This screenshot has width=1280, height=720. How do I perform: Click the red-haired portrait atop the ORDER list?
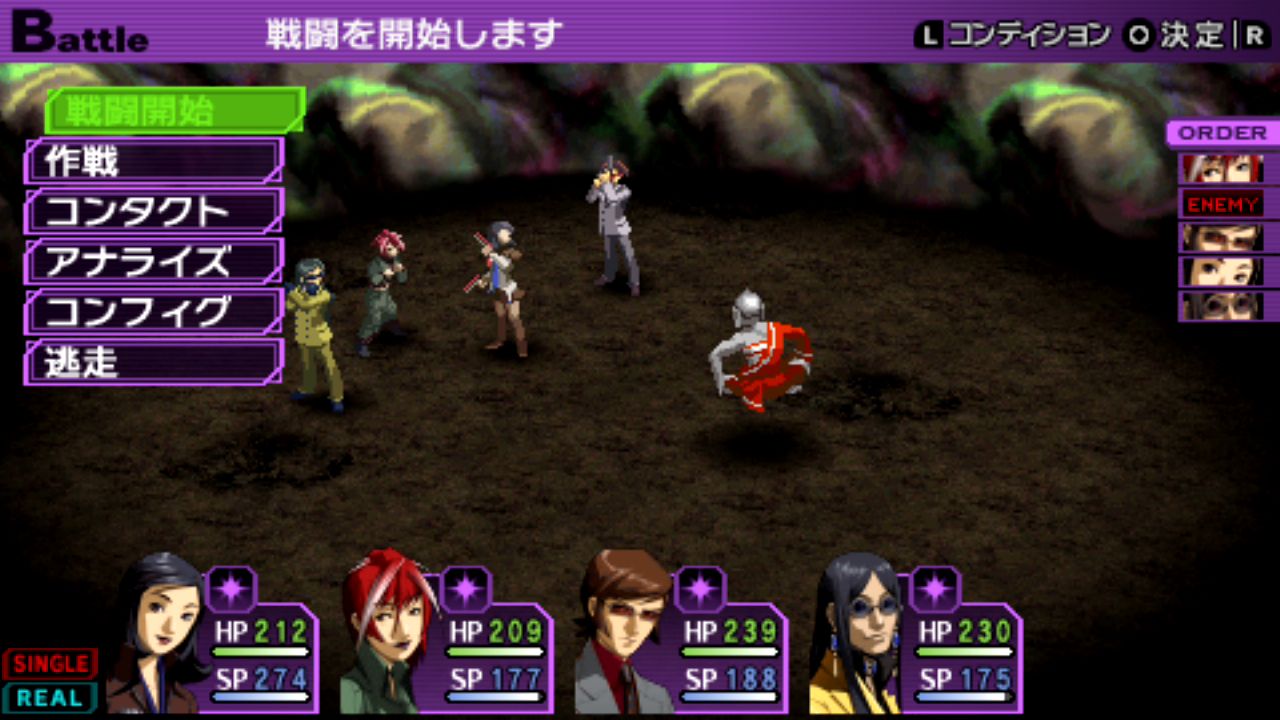[1222, 168]
